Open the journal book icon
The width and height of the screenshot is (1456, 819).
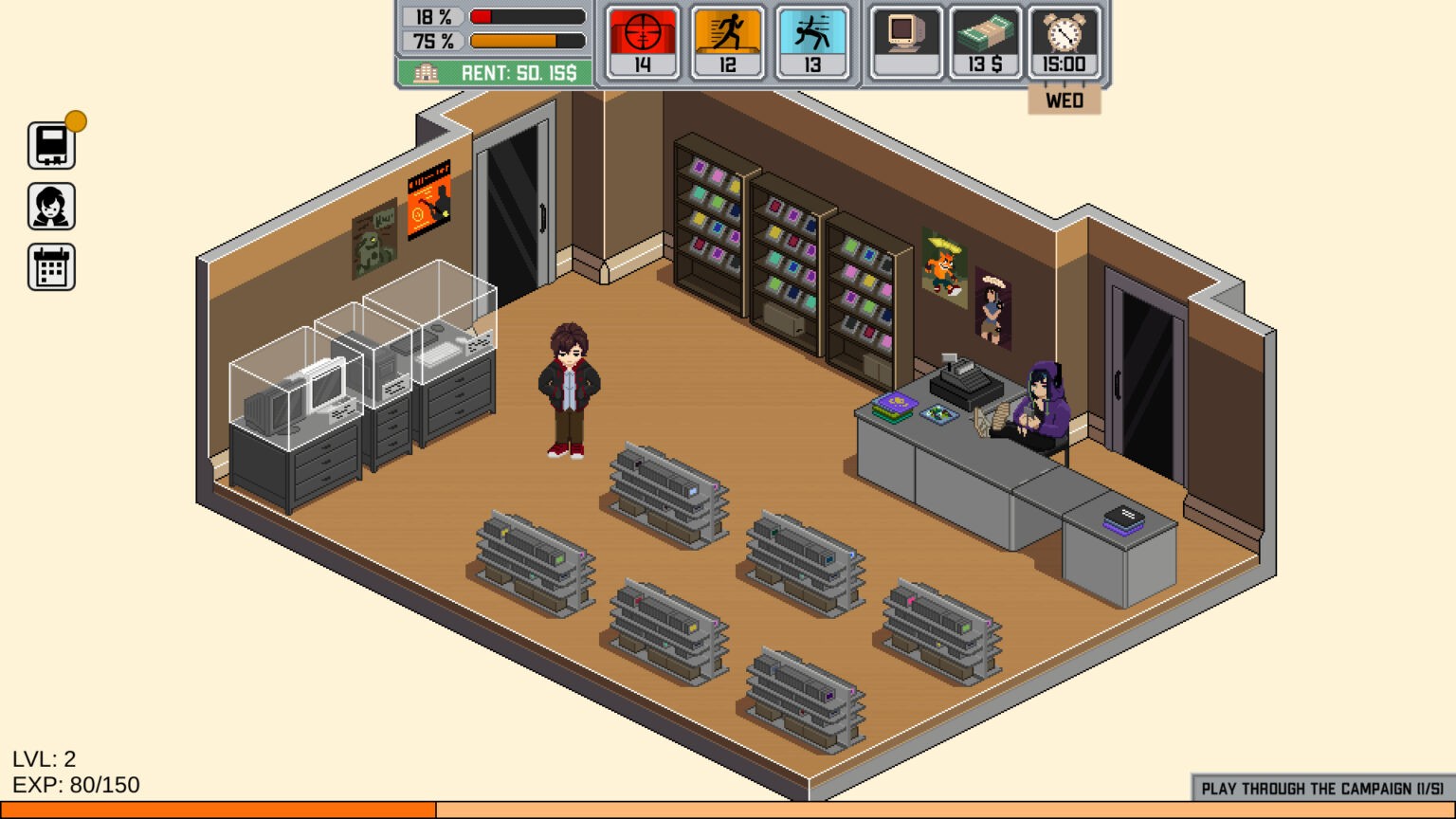[51, 146]
